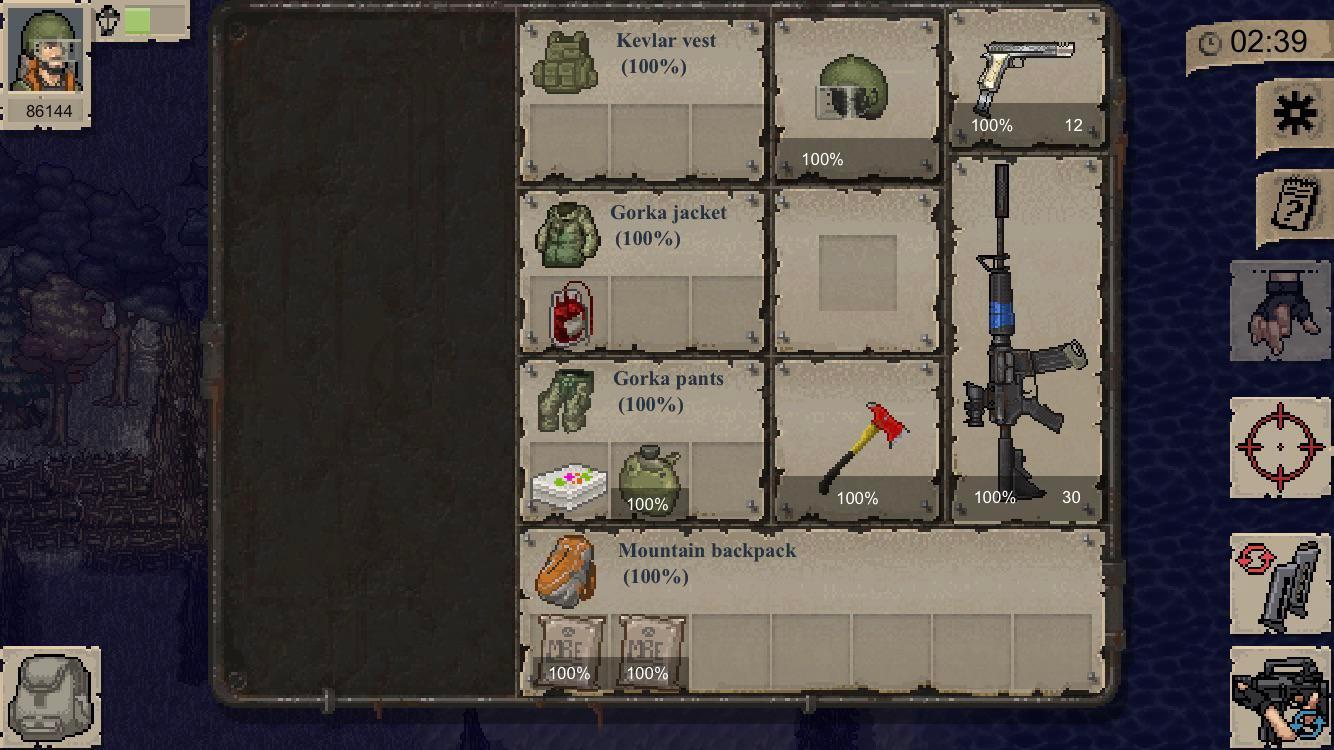The height and width of the screenshot is (750, 1334).
Task: Select the blood bag inside Gorka jacket
Action: pyautogui.click(x=567, y=312)
